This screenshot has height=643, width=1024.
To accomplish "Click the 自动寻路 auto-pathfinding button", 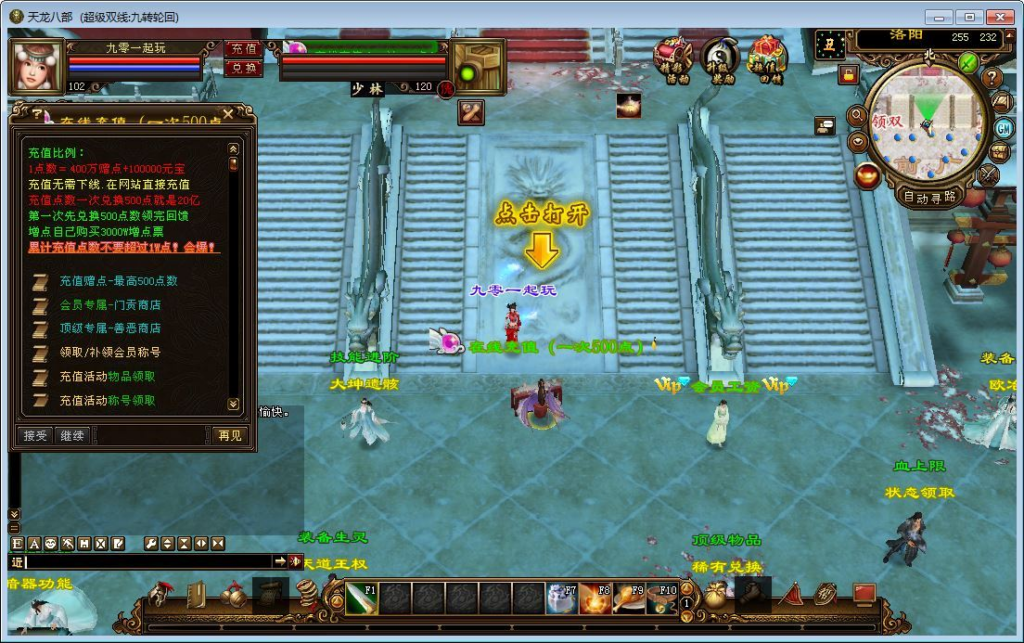I will pos(930,196).
